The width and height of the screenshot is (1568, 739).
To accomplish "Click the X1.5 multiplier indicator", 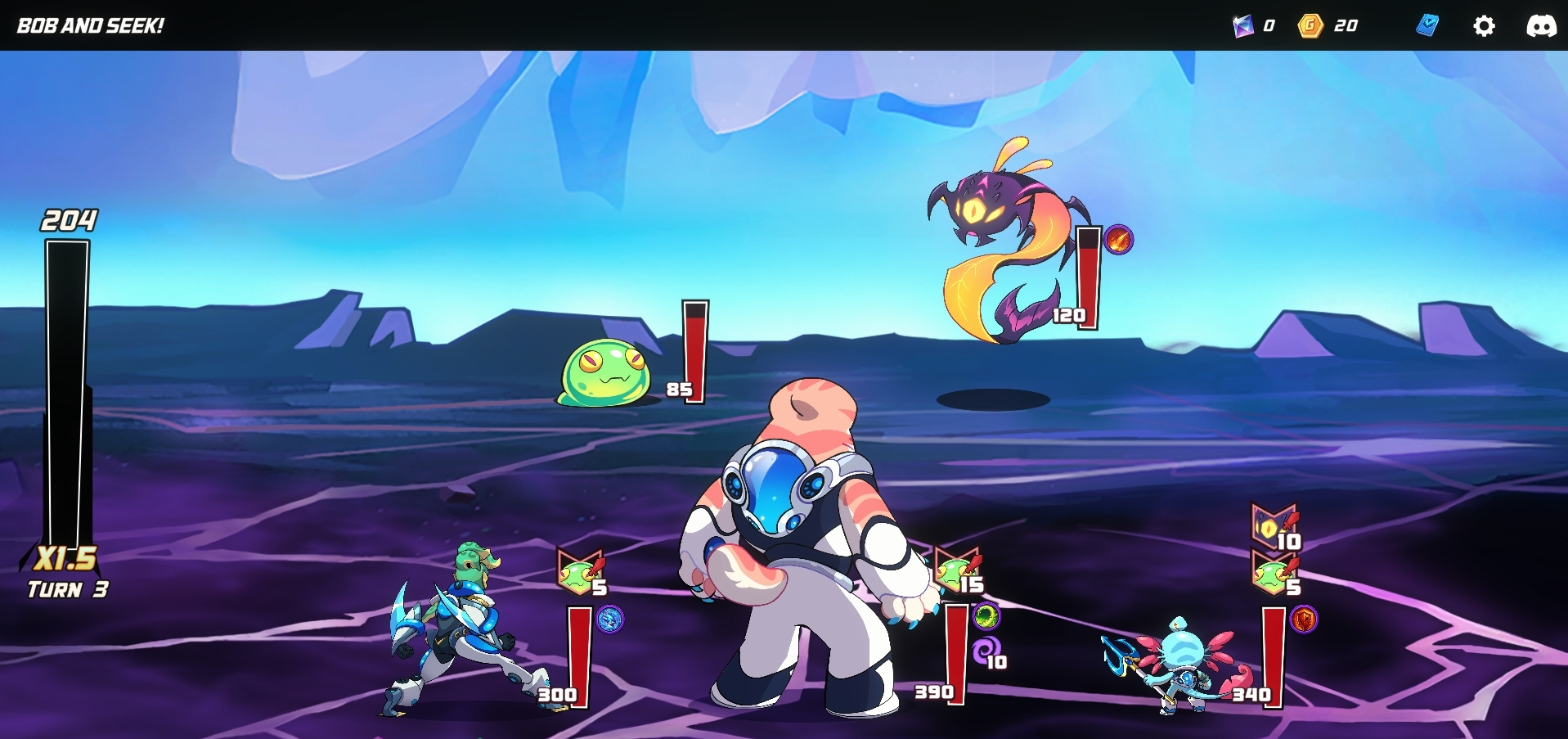I will [x=66, y=561].
